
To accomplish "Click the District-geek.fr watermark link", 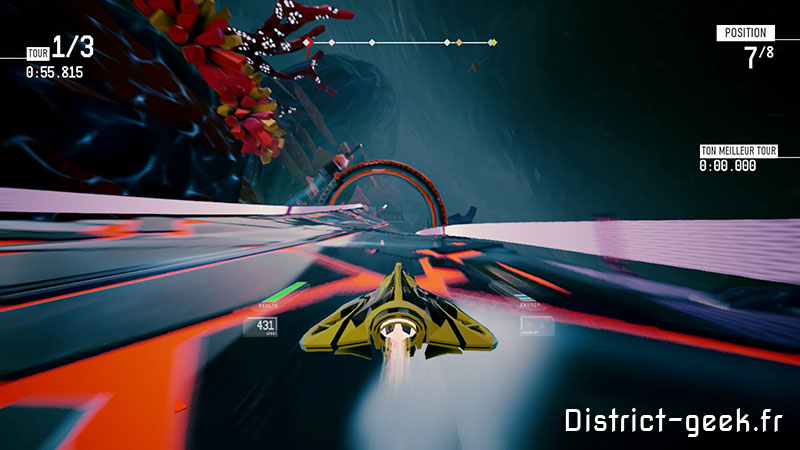I will pyautogui.click(x=672, y=420).
